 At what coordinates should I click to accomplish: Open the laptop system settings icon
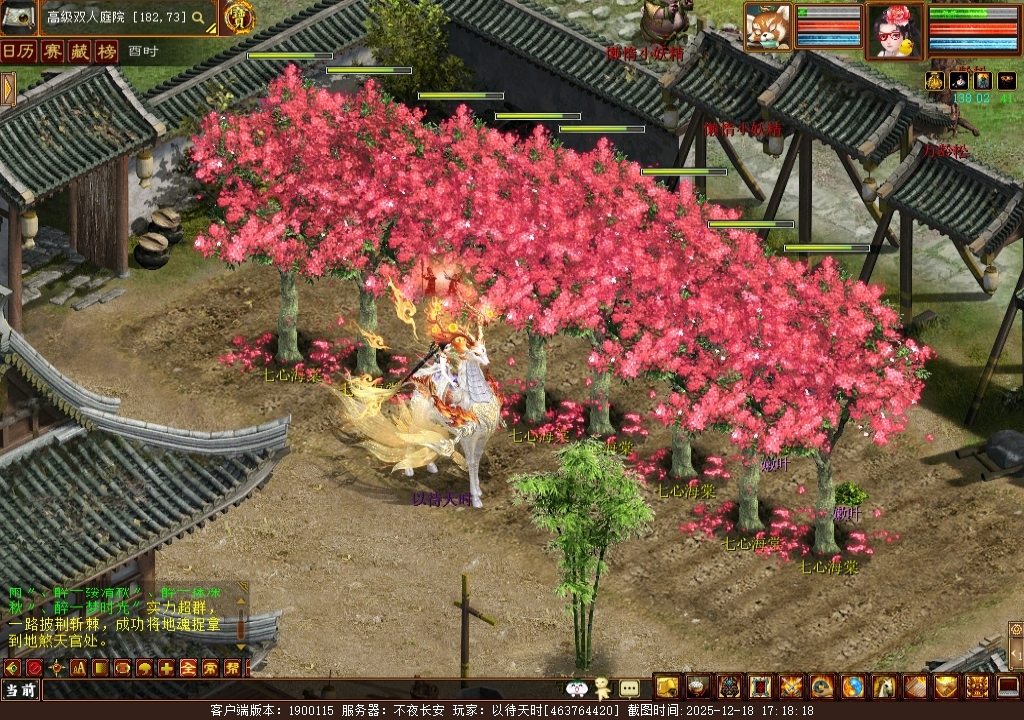point(1008,687)
